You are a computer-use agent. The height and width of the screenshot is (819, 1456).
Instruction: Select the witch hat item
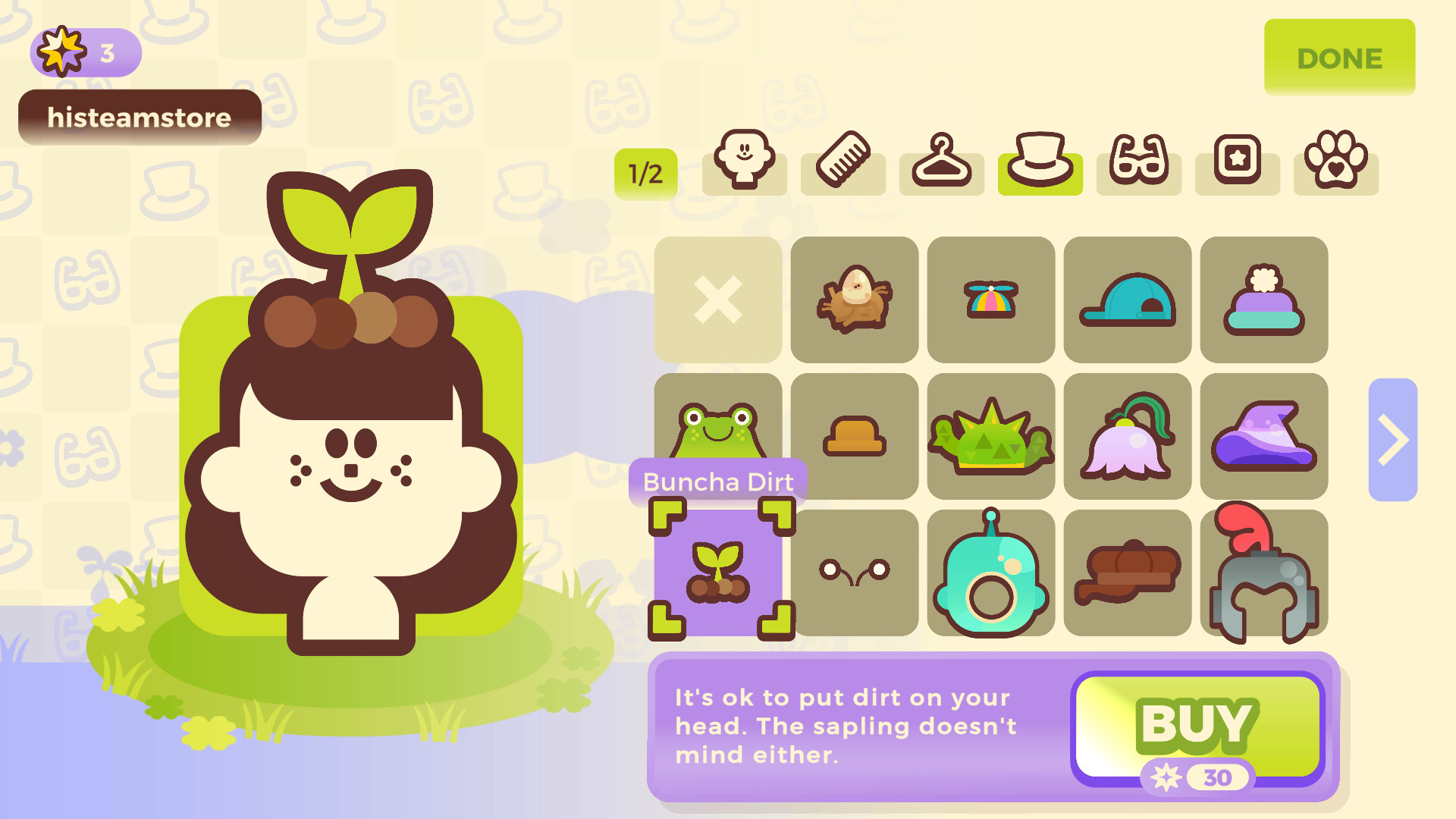1263,436
